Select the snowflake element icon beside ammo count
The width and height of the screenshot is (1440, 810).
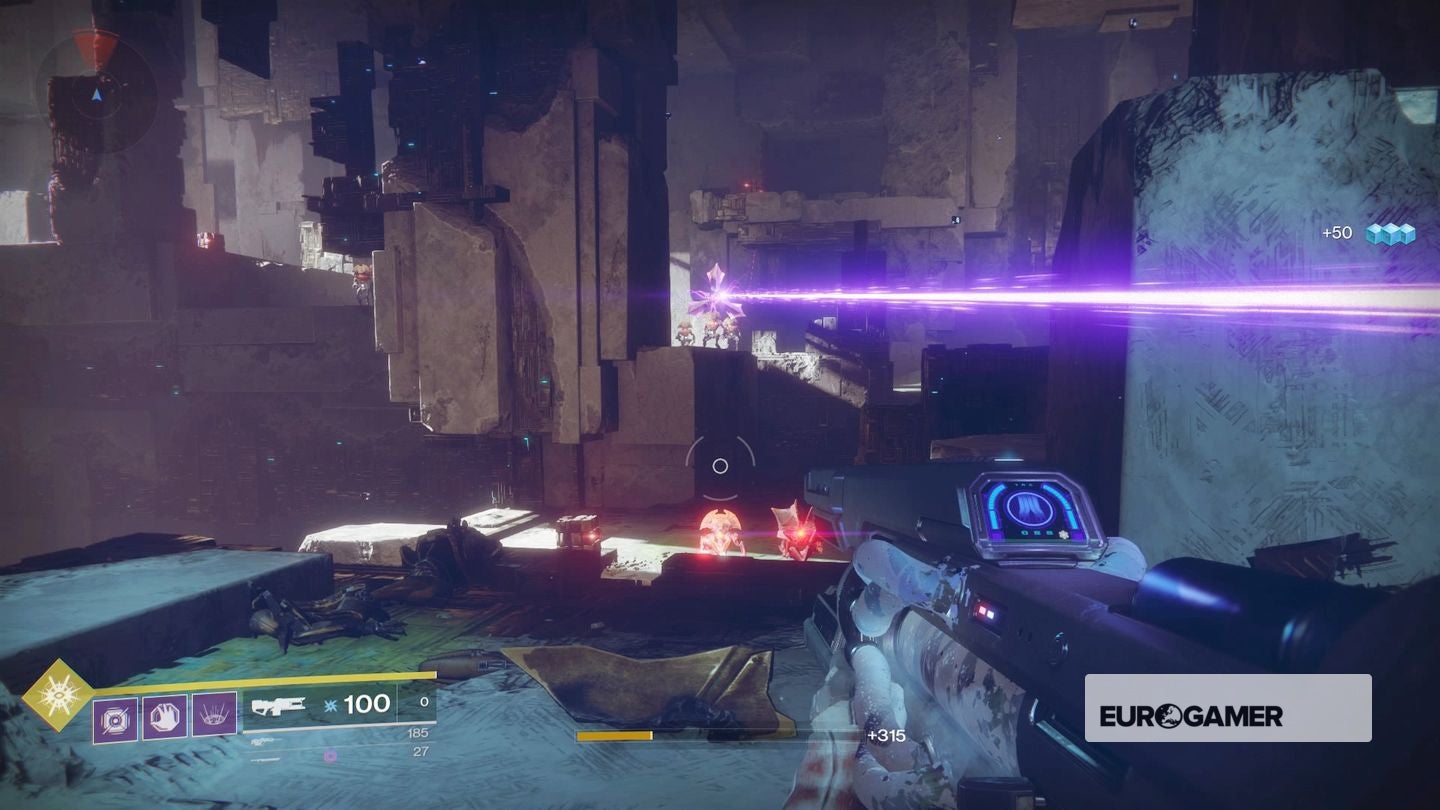329,705
